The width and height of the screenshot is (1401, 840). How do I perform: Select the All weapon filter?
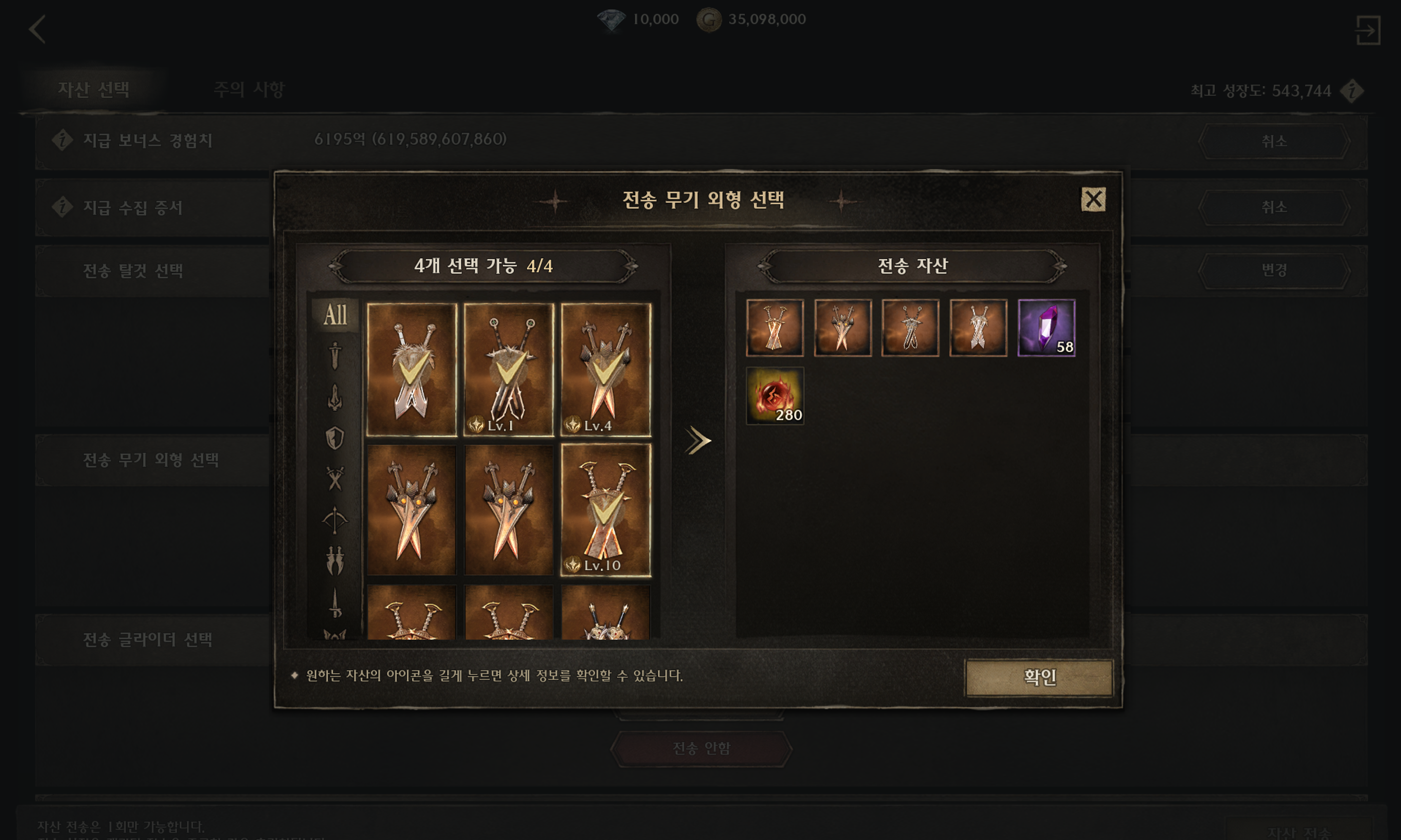tap(335, 315)
